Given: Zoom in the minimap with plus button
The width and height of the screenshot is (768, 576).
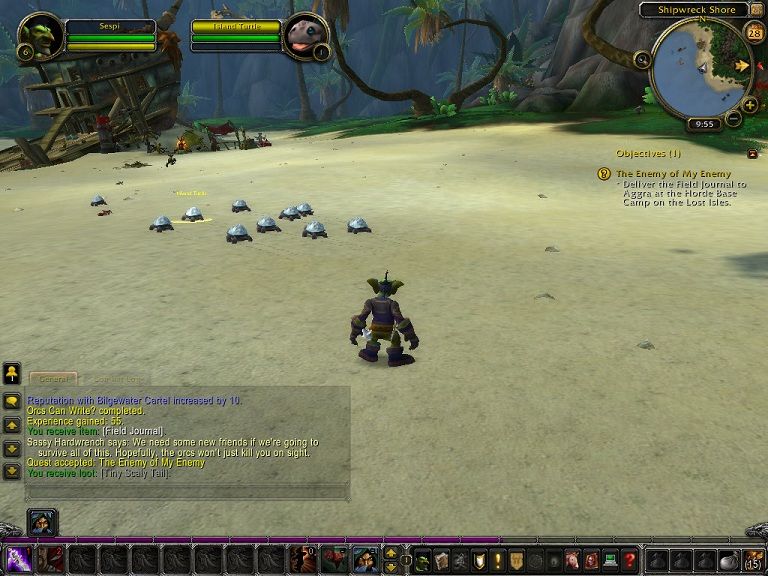Looking at the screenshot, I should click(x=750, y=104).
